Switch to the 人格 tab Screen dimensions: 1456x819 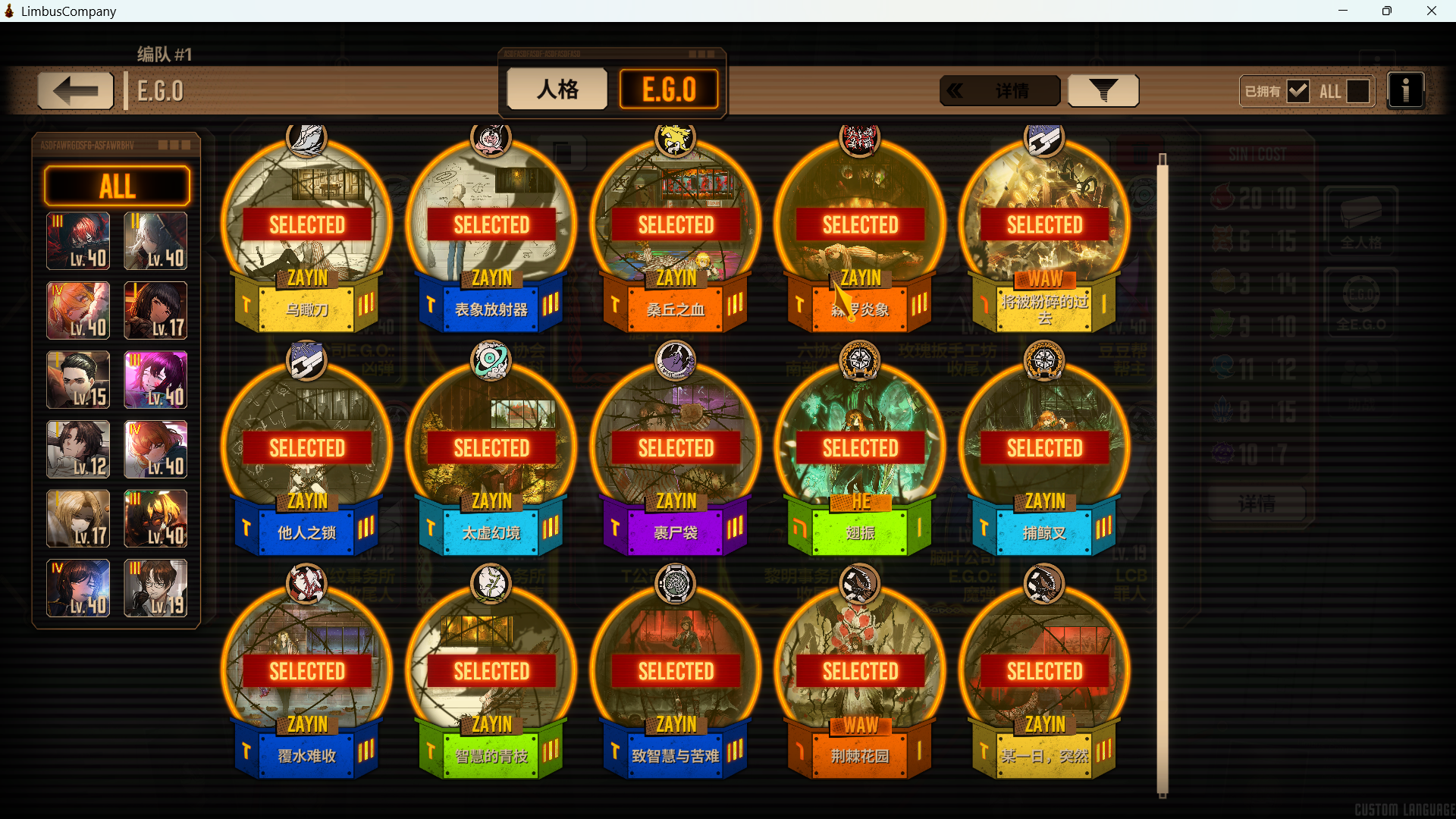[x=556, y=89]
